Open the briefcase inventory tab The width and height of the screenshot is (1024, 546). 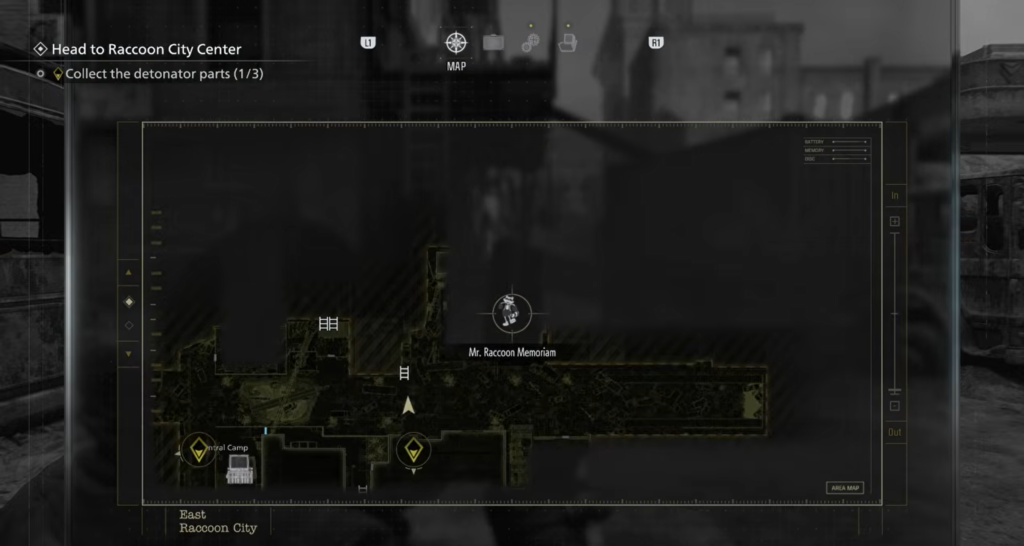[x=493, y=43]
